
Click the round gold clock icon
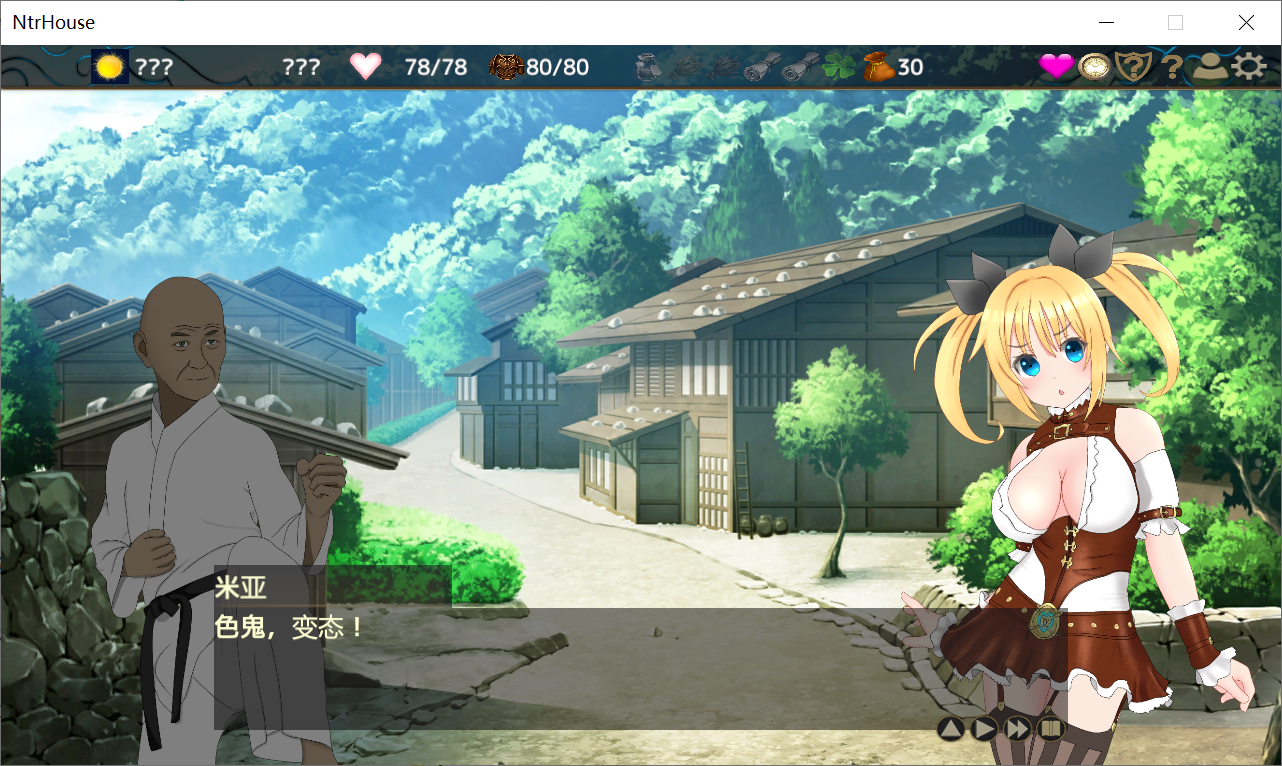pyautogui.click(x=1095, y=67)
